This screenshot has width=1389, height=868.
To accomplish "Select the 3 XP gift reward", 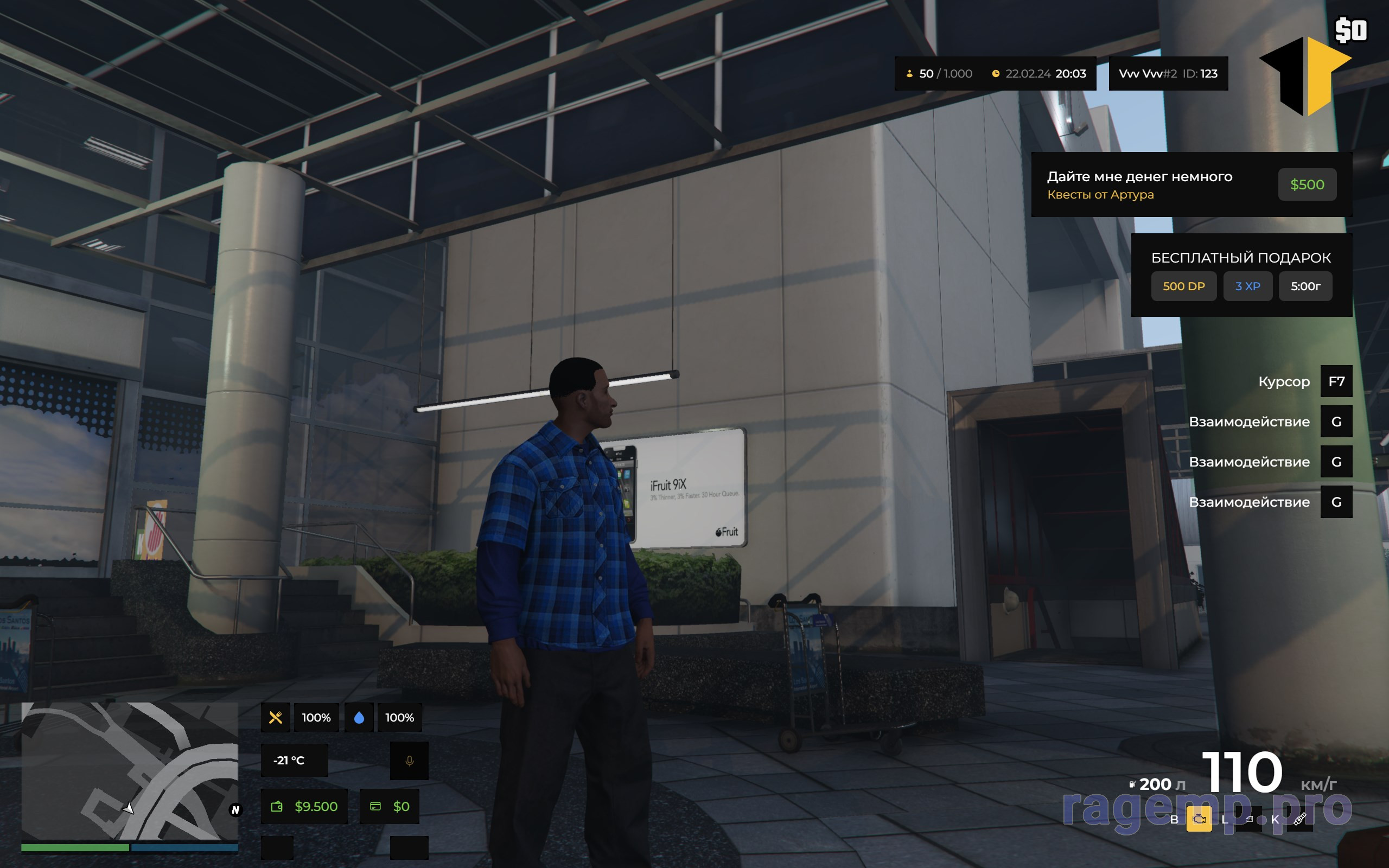I will pyautogui.click(x=1247, y=286).
